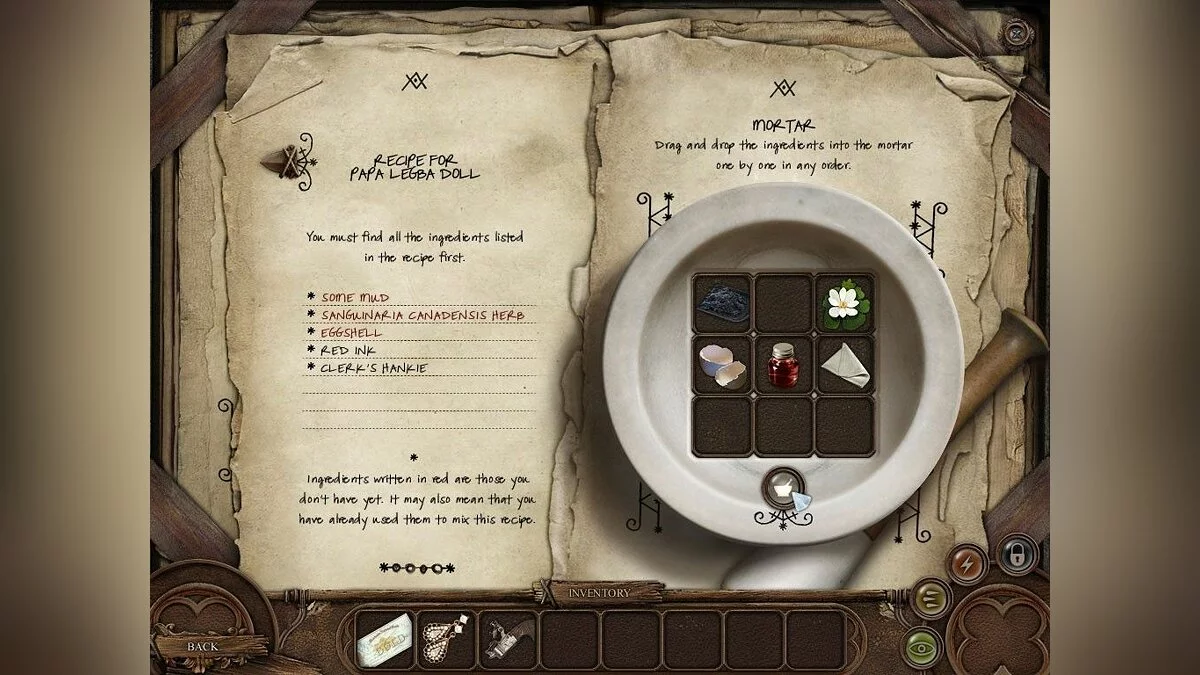
Task: Select the mud in the mortar grid
Action: pyautogui.click(x=722, y=304)
